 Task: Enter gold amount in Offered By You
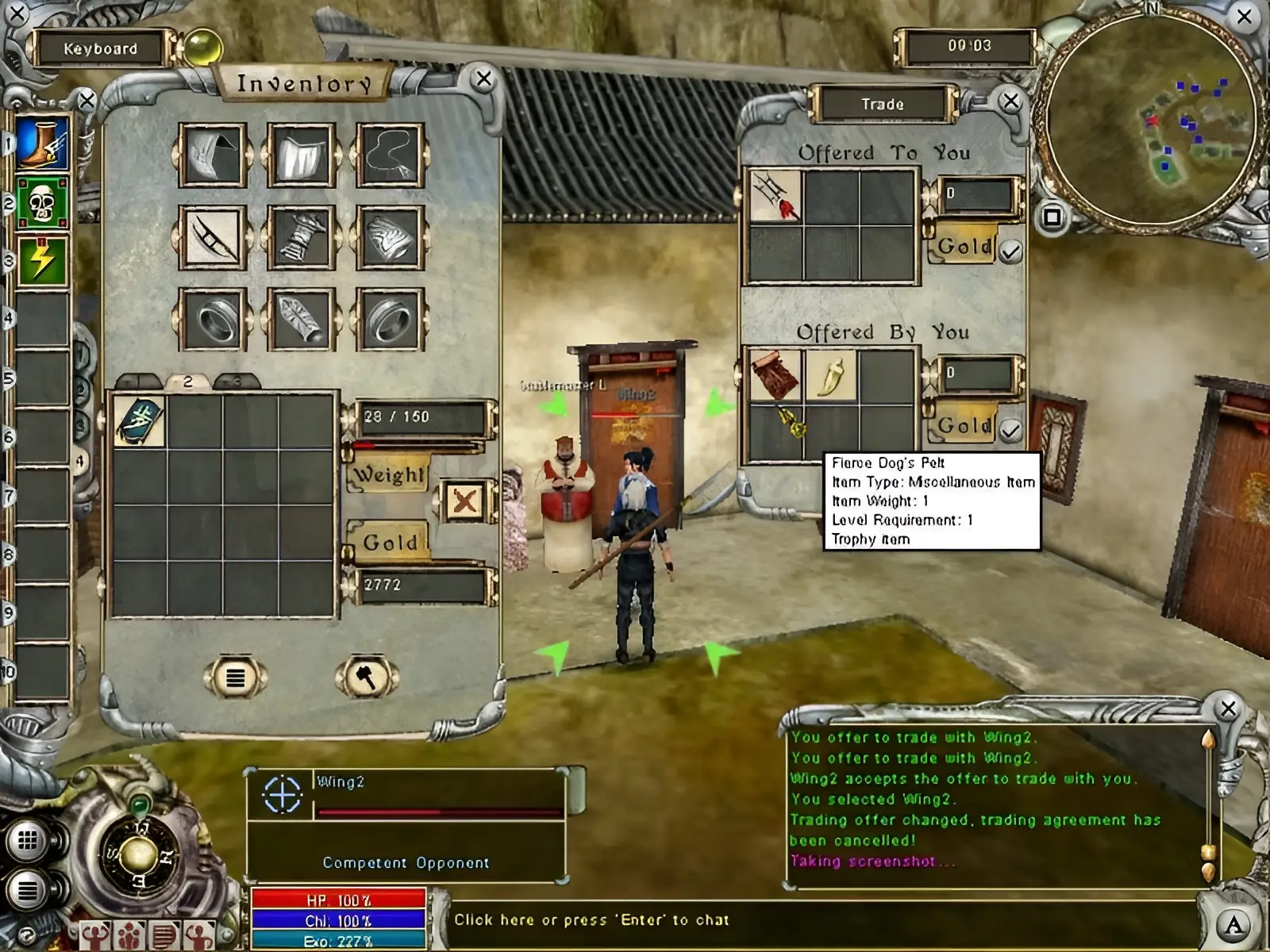coord(977,373)
